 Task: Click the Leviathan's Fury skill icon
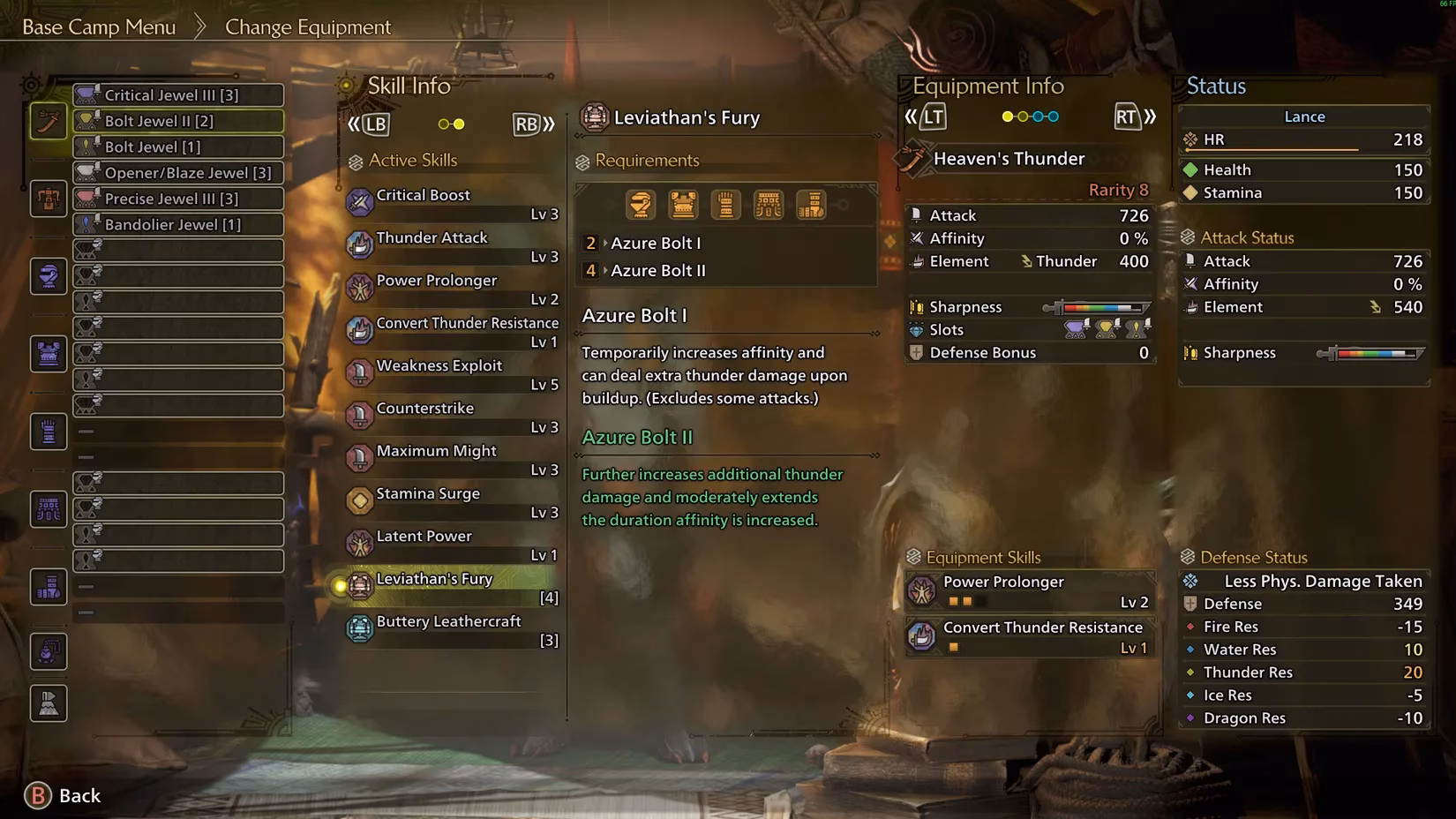pyautogui.click(x=359, y=586)
